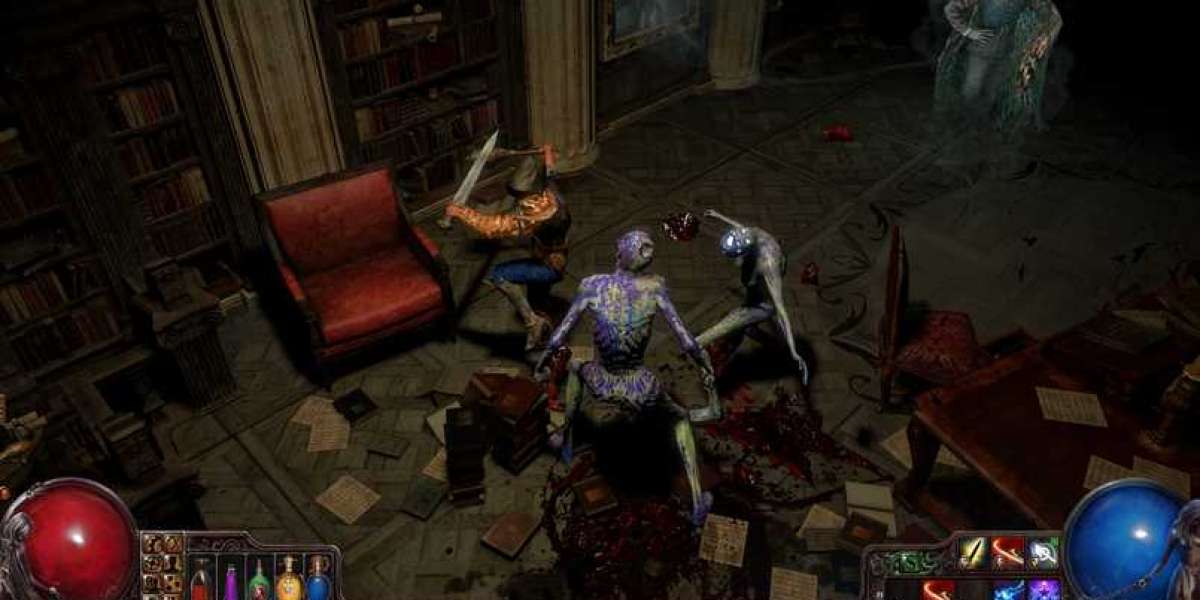
Task: Activate the white and green skill icon
Action: coord(1043,552)
